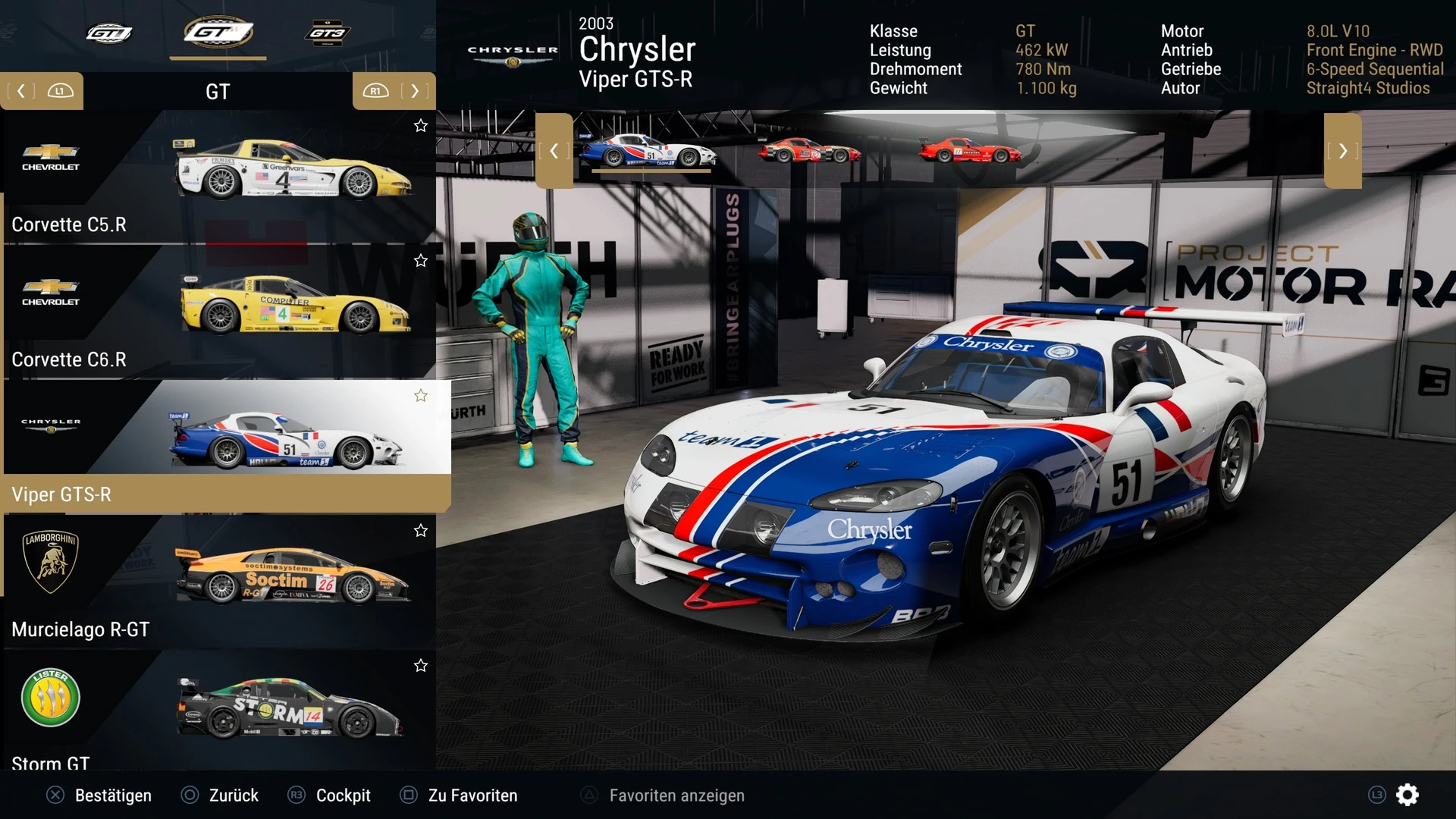Screen dimensions: 1456x819
Task: Go to next car class with right arrow
Action: [x=414, y=91]
